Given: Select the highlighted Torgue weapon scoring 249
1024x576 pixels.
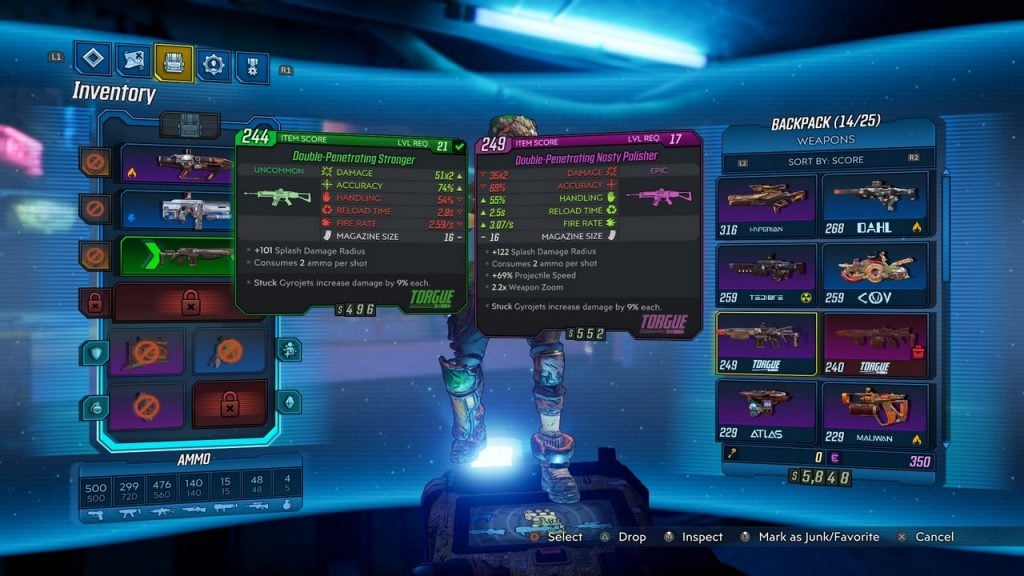Looking at the screenshot, I should [766, 343].
